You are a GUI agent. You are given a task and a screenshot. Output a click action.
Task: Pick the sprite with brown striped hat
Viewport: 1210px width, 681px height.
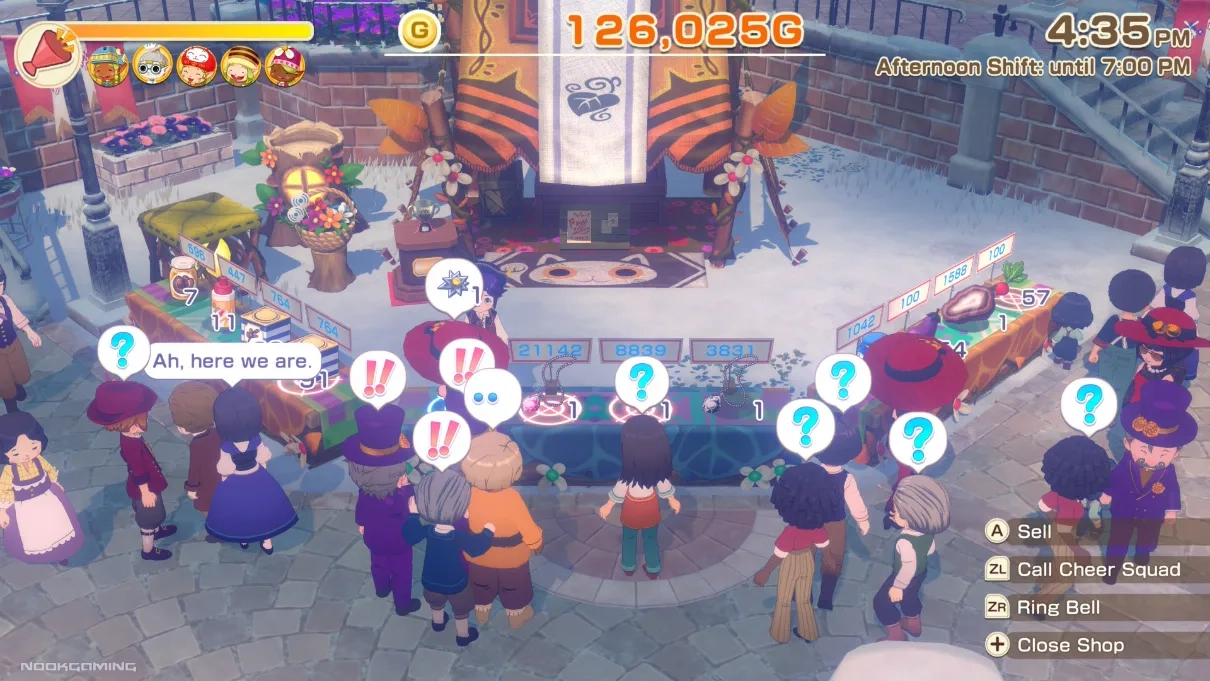tap(241, 67)
